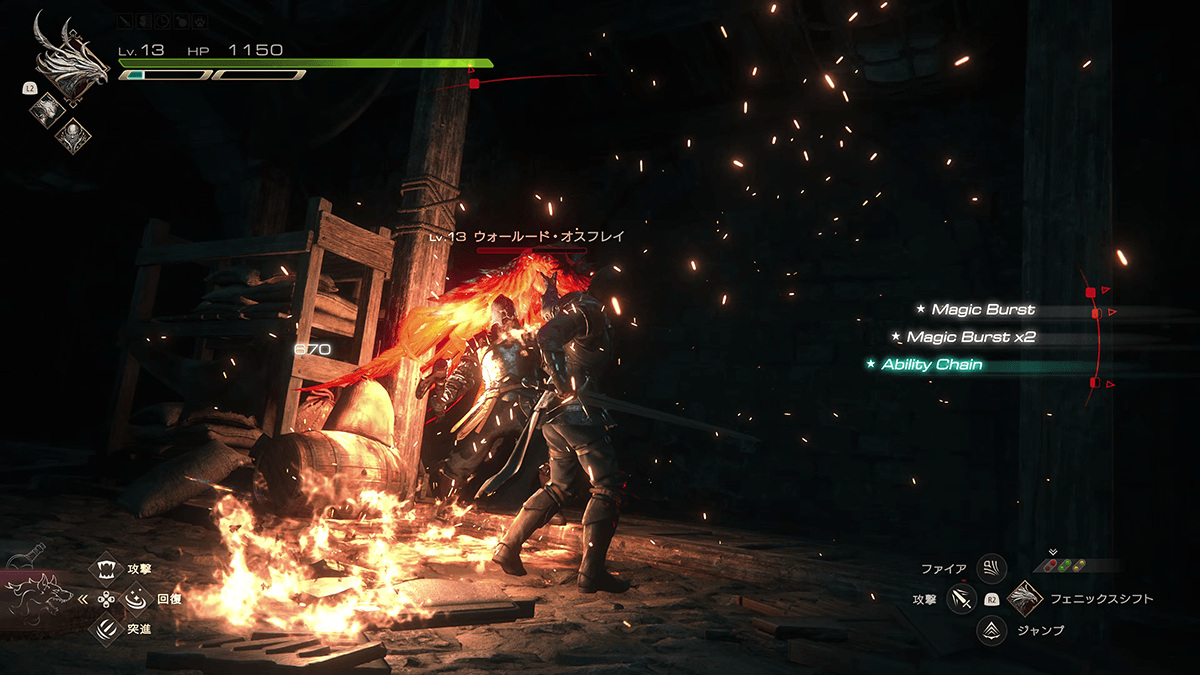Select the Magic Burst x2 log entry

[x=962, y=337]
